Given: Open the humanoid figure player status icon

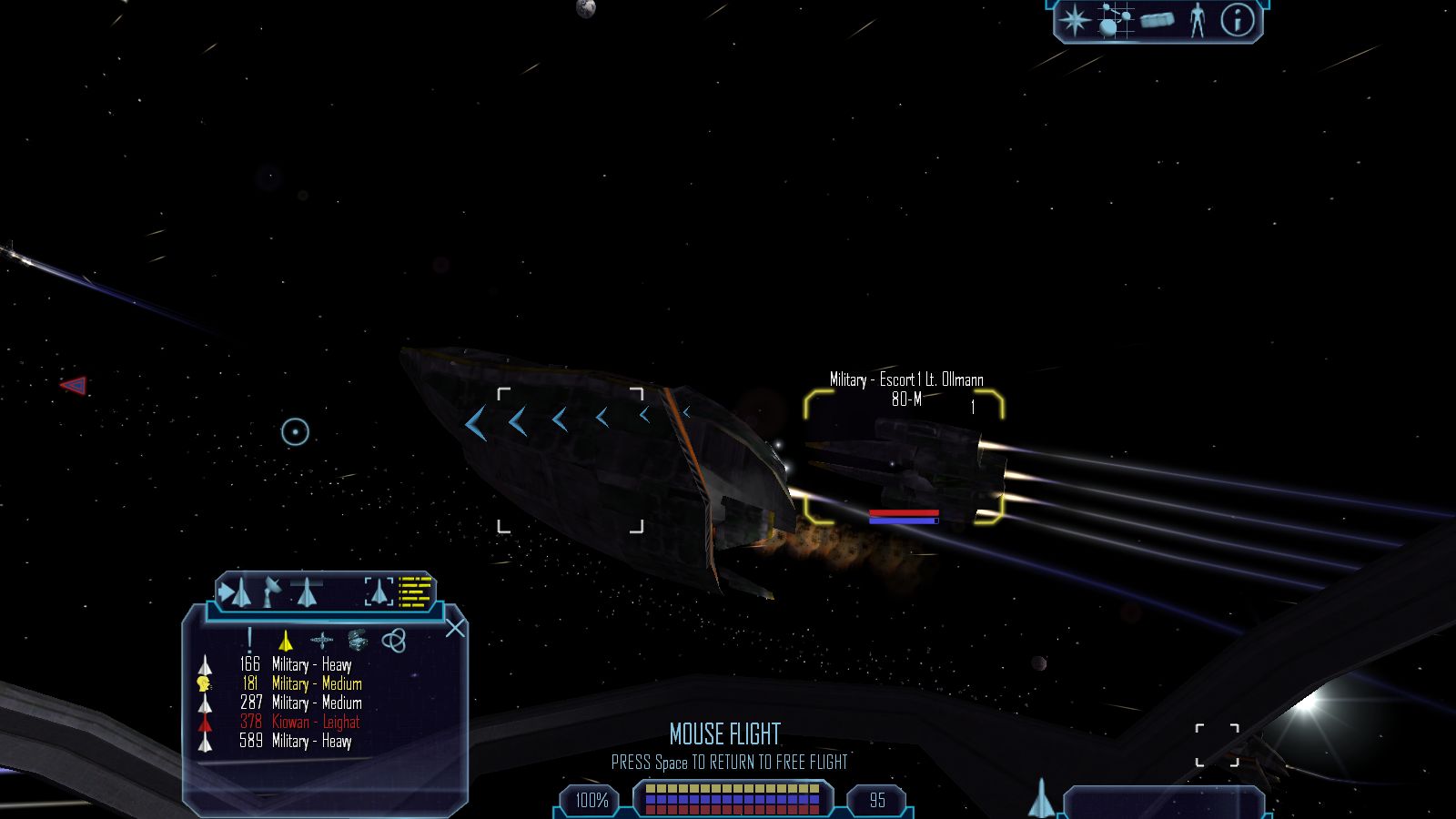Looking at the screenshot, I should pyautogui.click(x=1198, y=21).
